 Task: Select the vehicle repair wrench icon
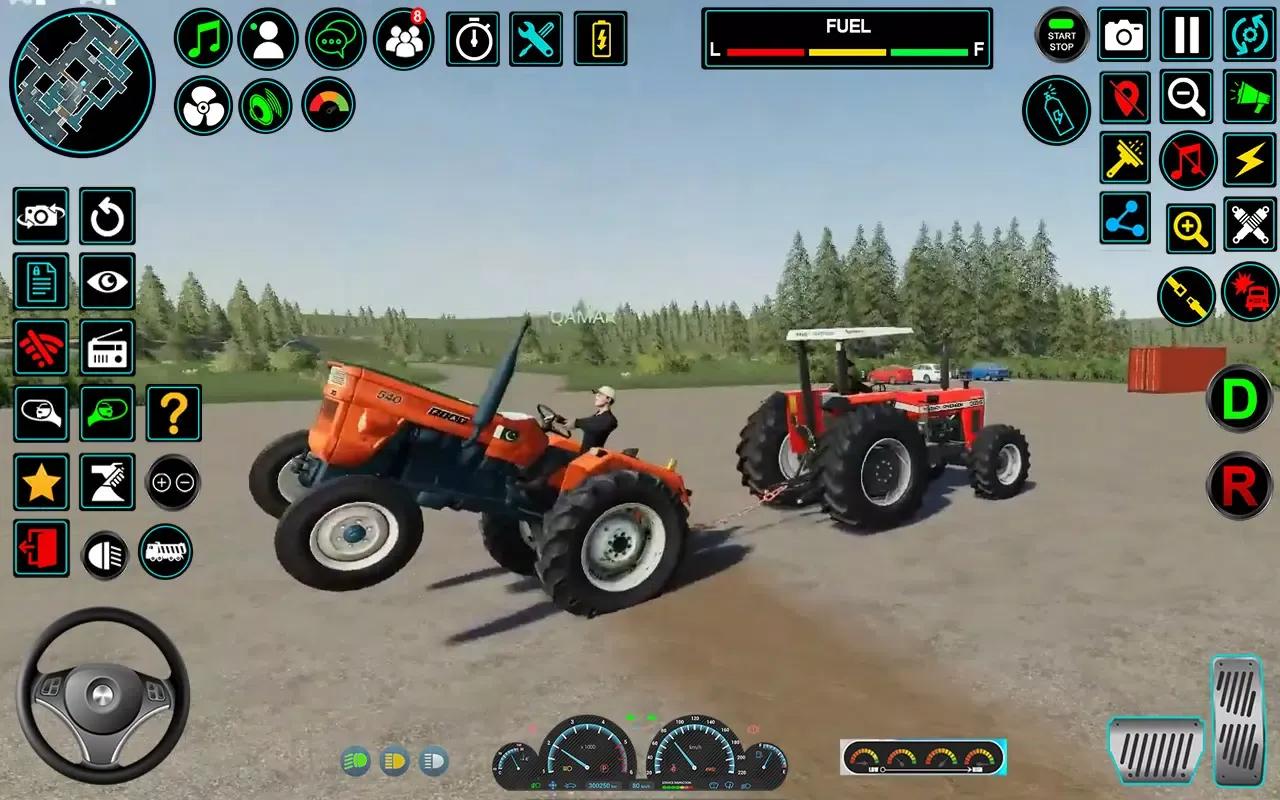[x=535, y=40]
